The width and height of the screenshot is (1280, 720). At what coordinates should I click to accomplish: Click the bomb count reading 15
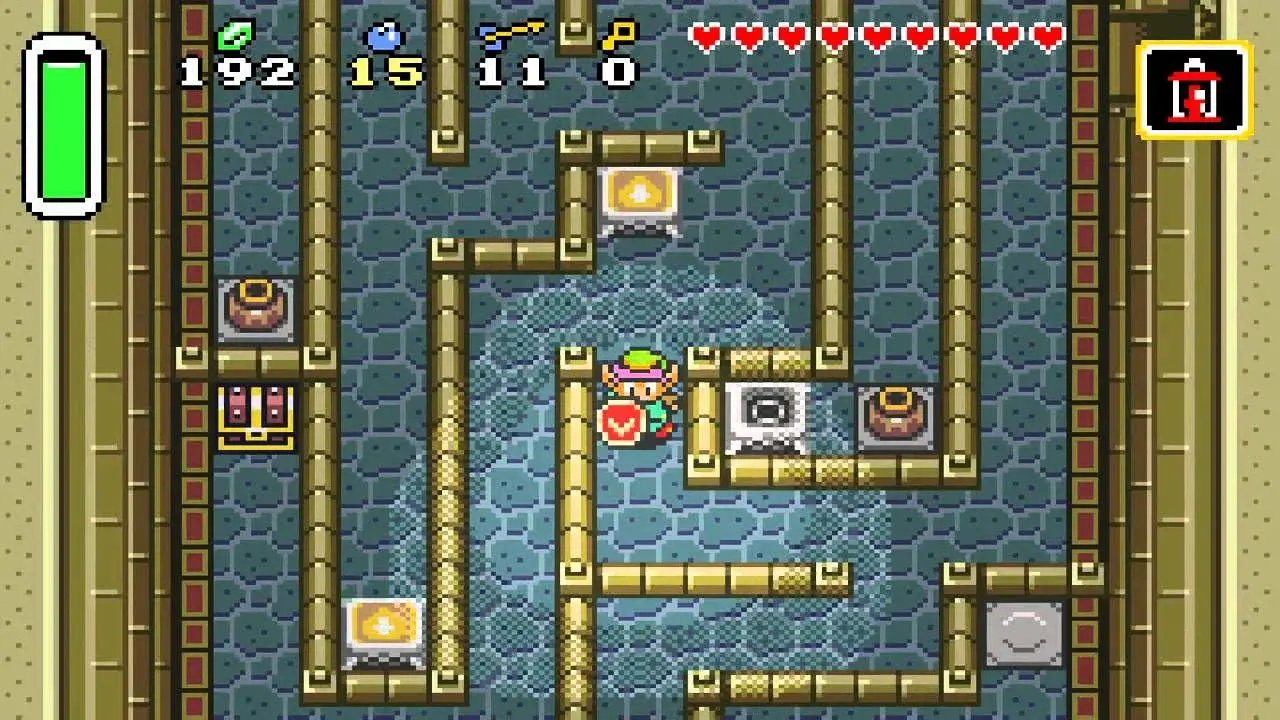[385, 72]
